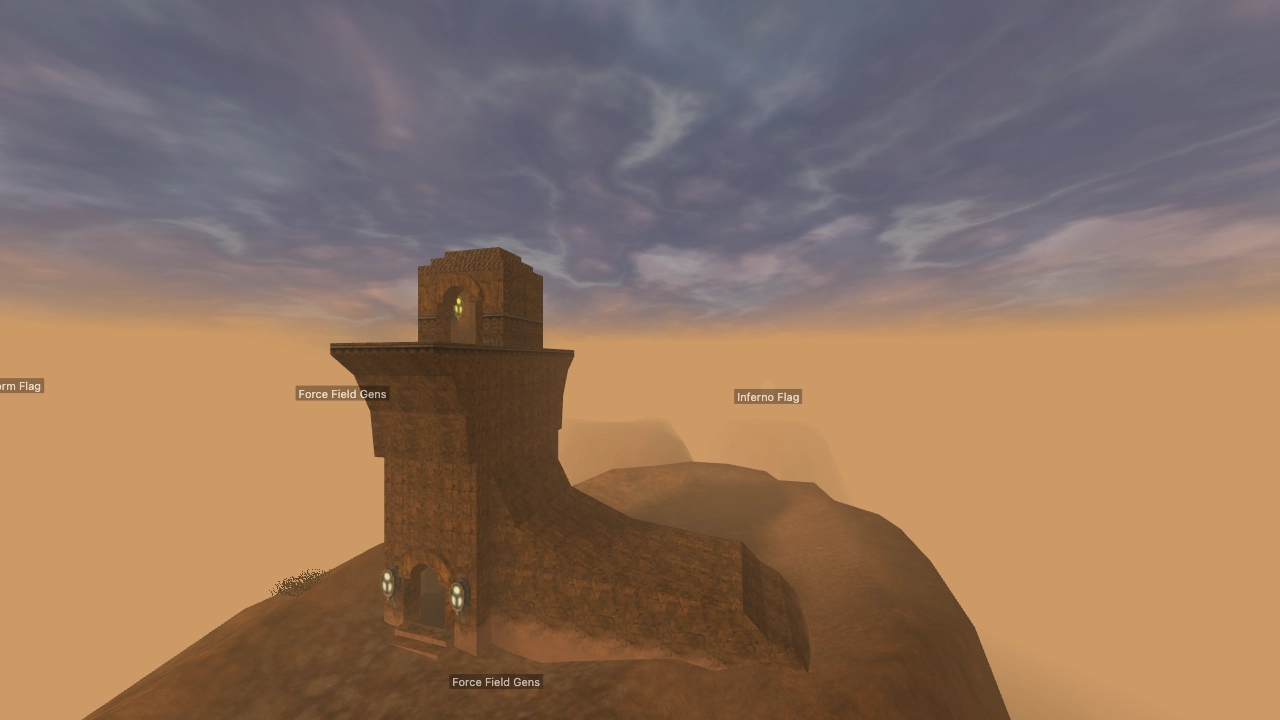The height and width of the screenshot is (720, 1280).
Task: Select the Inferno Flag marker
Action: coord(767,397)
